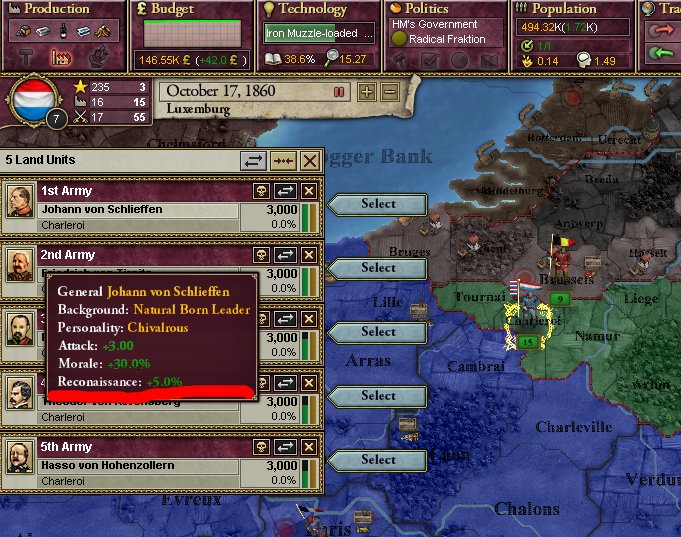Toggle the red pause button by the date
This screenshot has width=681, height=537.
coord(339,92)
